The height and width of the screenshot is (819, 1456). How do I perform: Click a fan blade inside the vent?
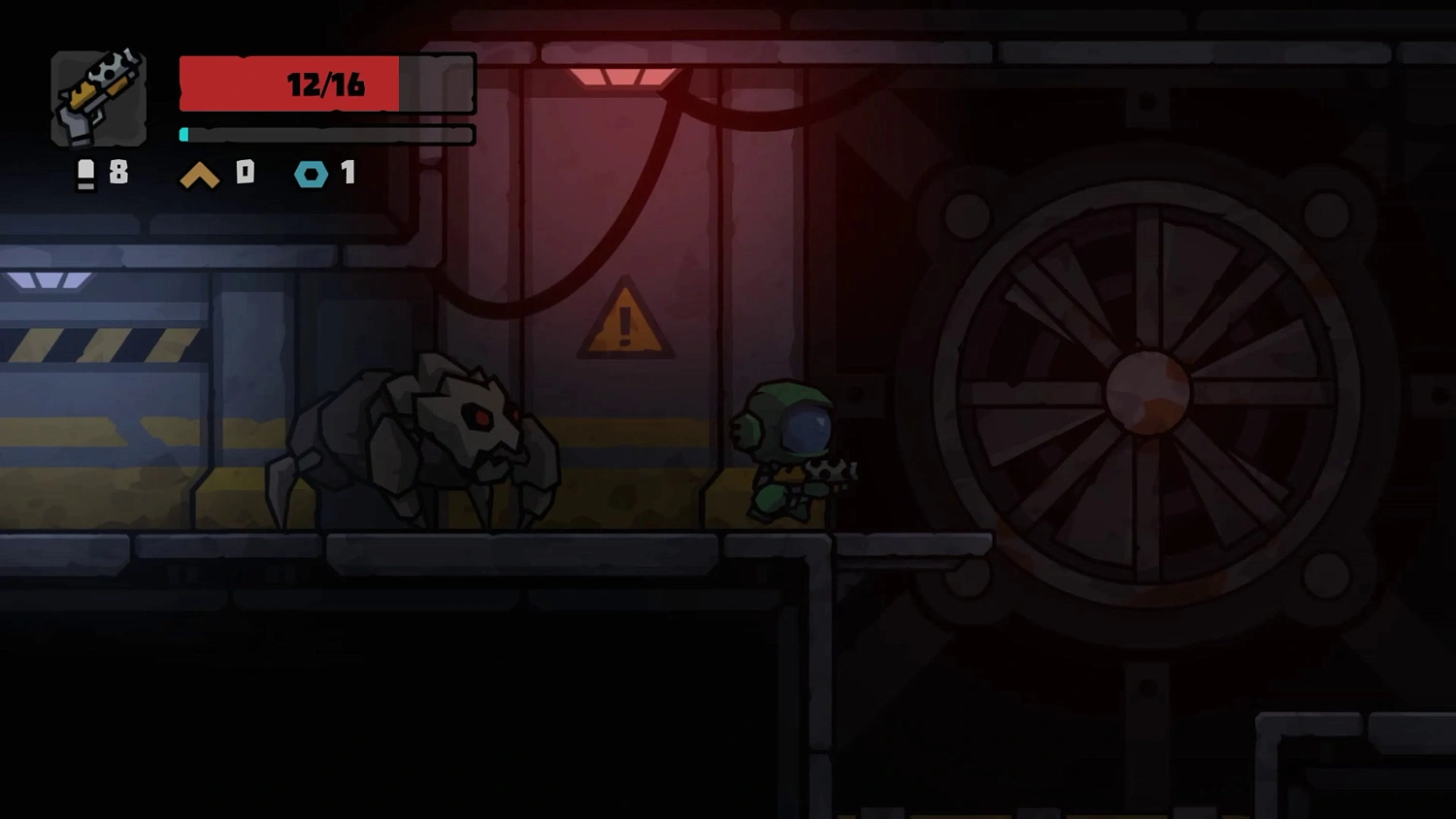(x=1048, y=291)
